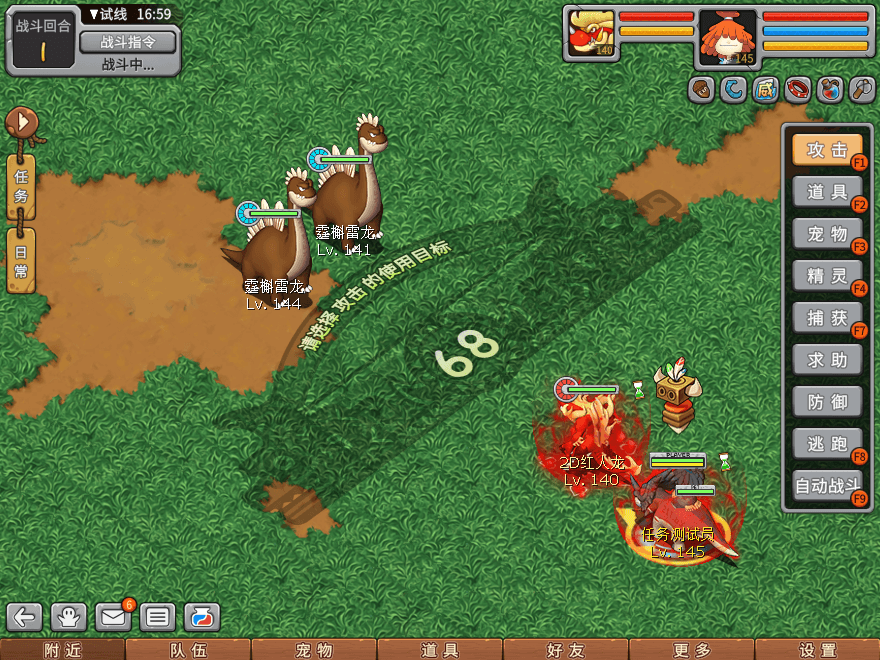The width and height of the screenshot is (880, 660).
Task: Open the 设置 (Settings) bottom tab
Action: (x=817, y=650)
